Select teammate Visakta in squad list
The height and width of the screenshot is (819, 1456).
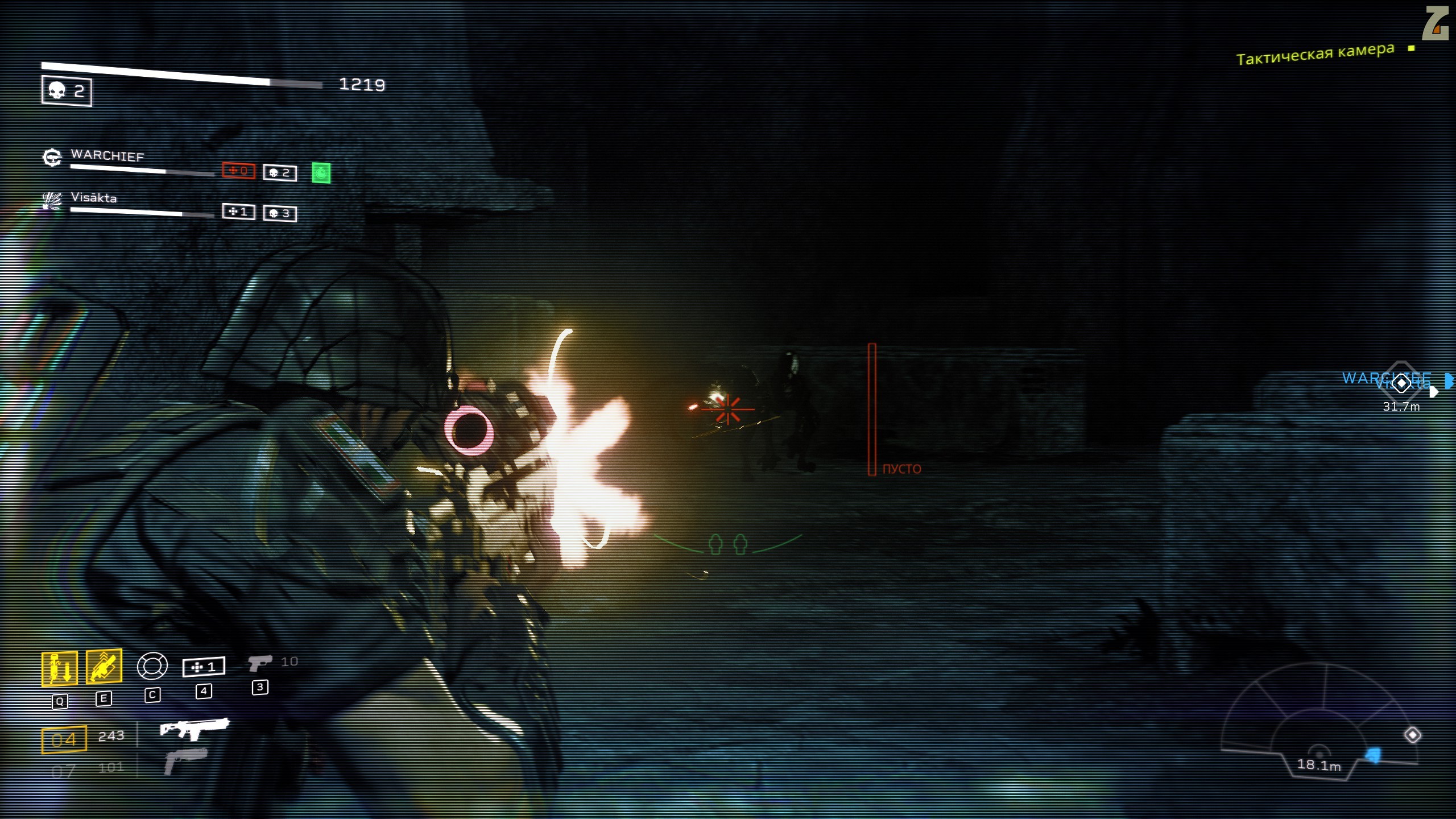pyautogui.click(x=94, y=197)
